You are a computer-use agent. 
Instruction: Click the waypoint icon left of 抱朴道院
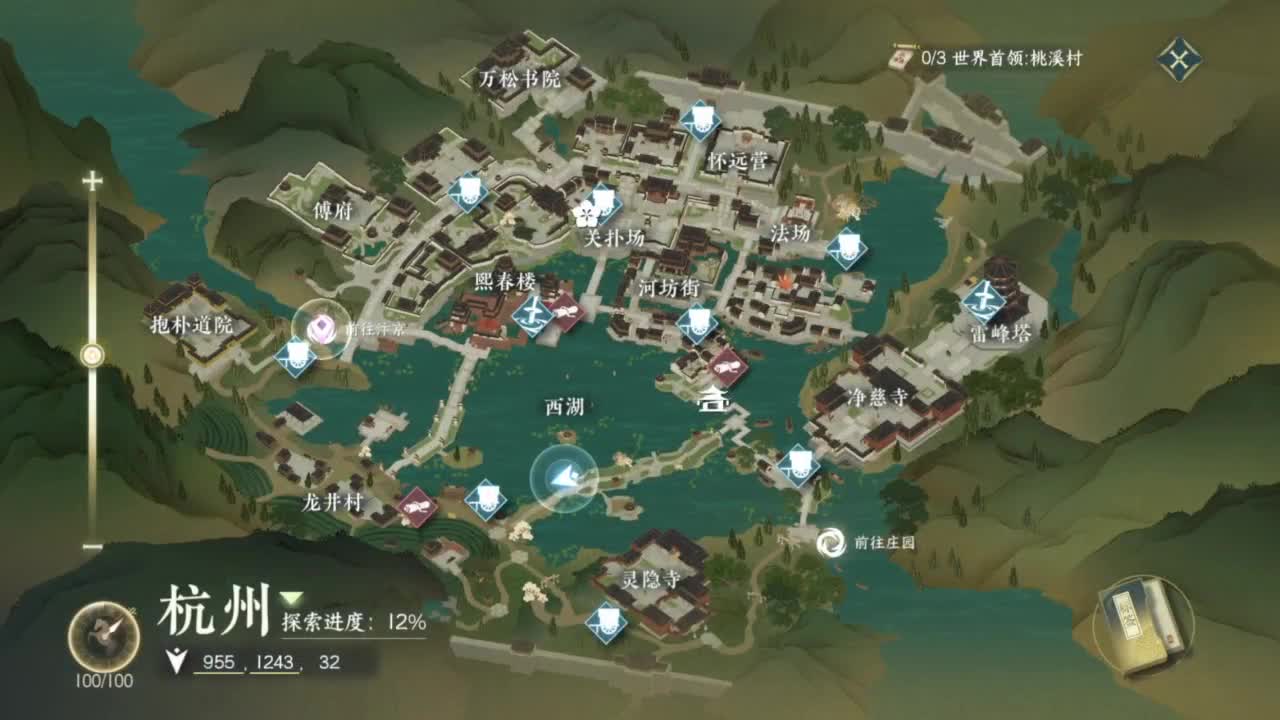tap(297, 356)
